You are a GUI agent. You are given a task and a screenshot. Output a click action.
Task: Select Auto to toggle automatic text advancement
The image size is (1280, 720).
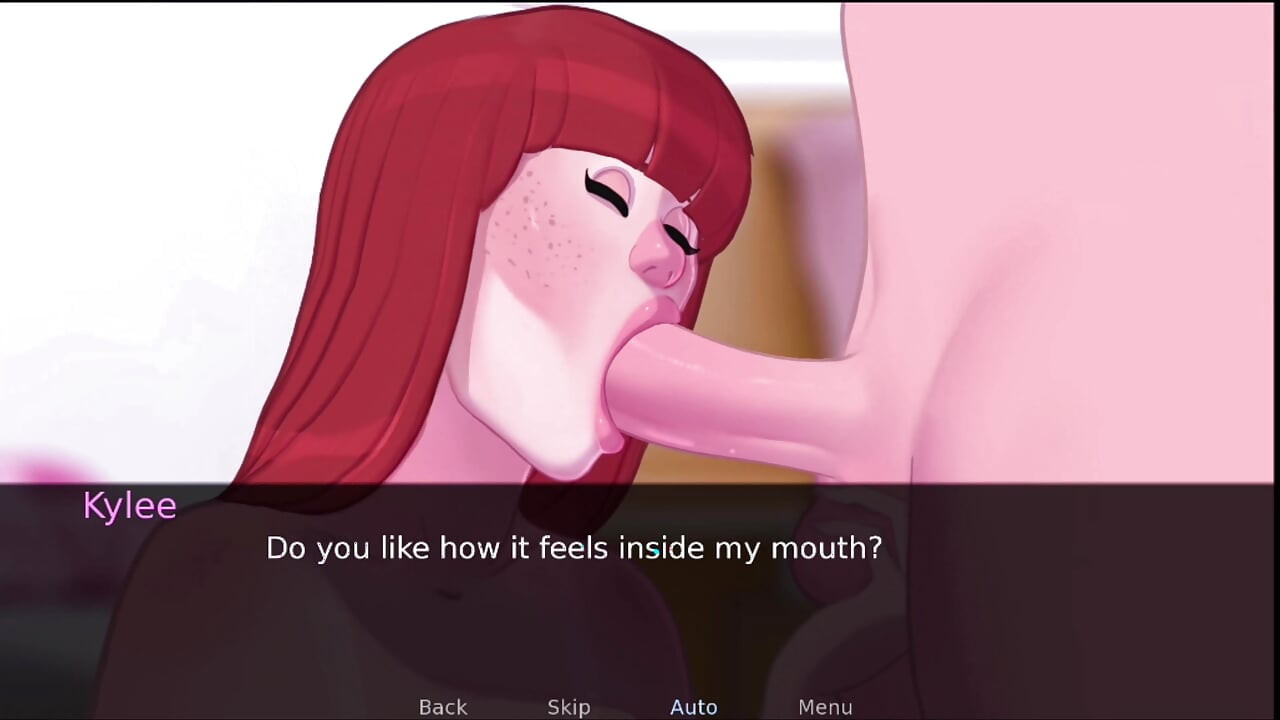click(x=694, y=706)
